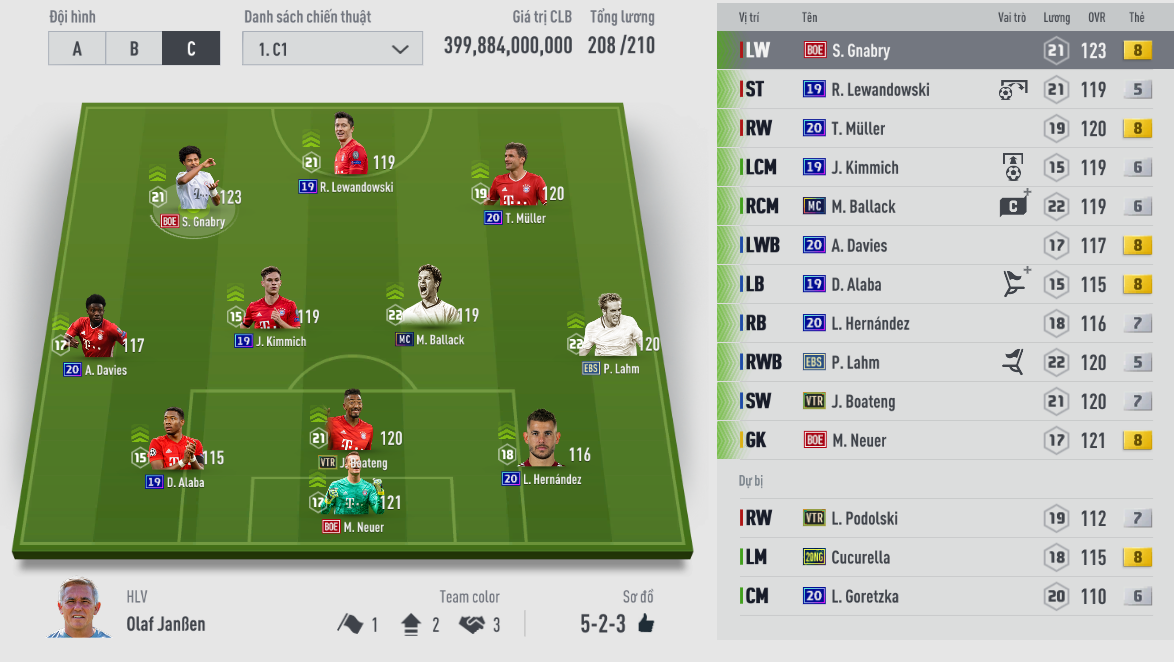Click the 5-2-3 formation thumbs-up icon
The height and width of the screenshot is (662, 1174).
coord(646,624)
